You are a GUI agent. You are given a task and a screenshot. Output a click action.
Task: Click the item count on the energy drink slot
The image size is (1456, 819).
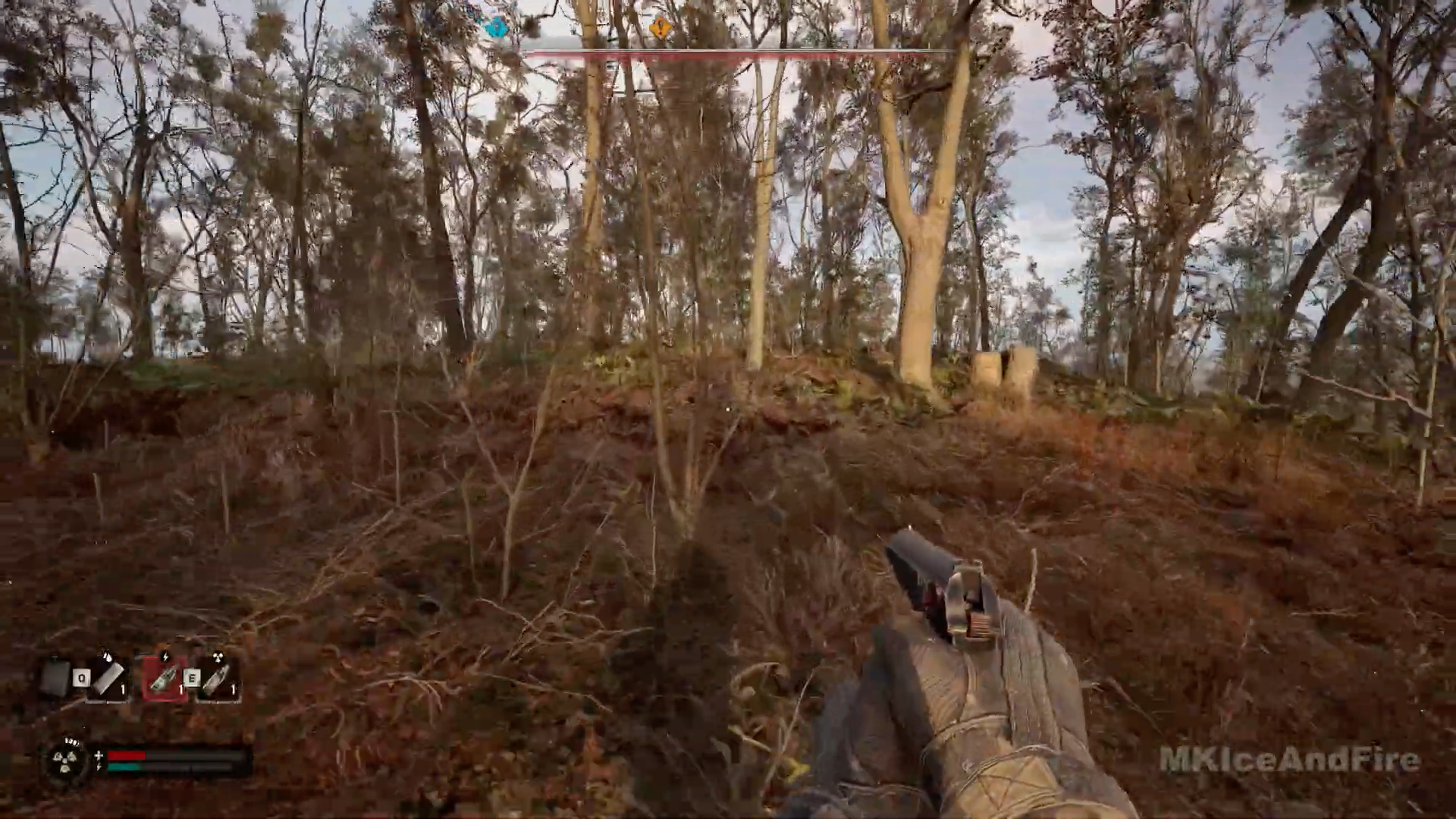(x=182, y=687)
